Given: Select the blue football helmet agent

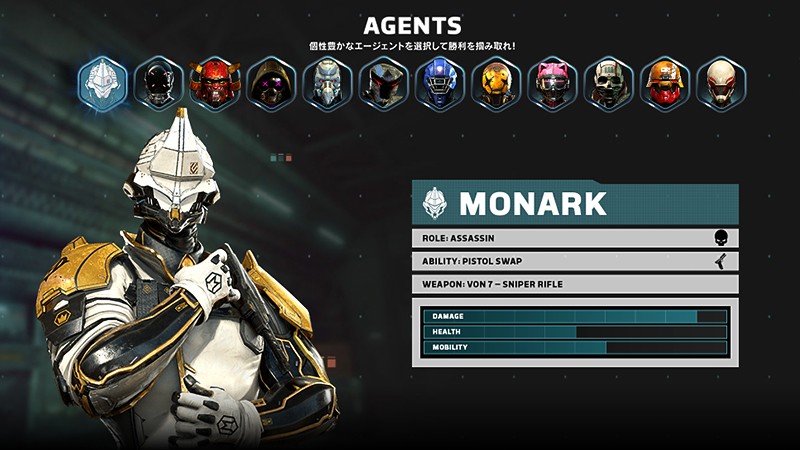Looking at the screenshot, I should [440, 83].
